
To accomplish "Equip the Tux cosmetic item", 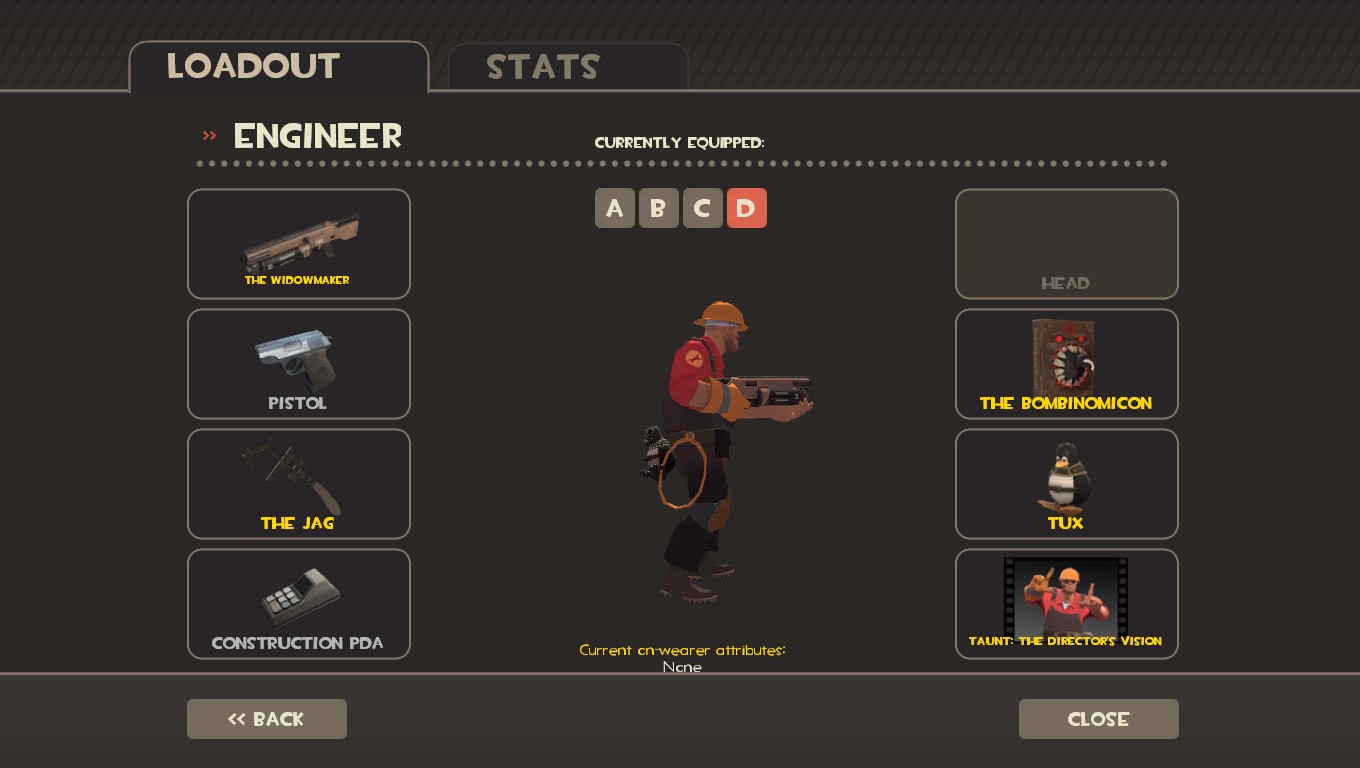I will point(1066,483).
